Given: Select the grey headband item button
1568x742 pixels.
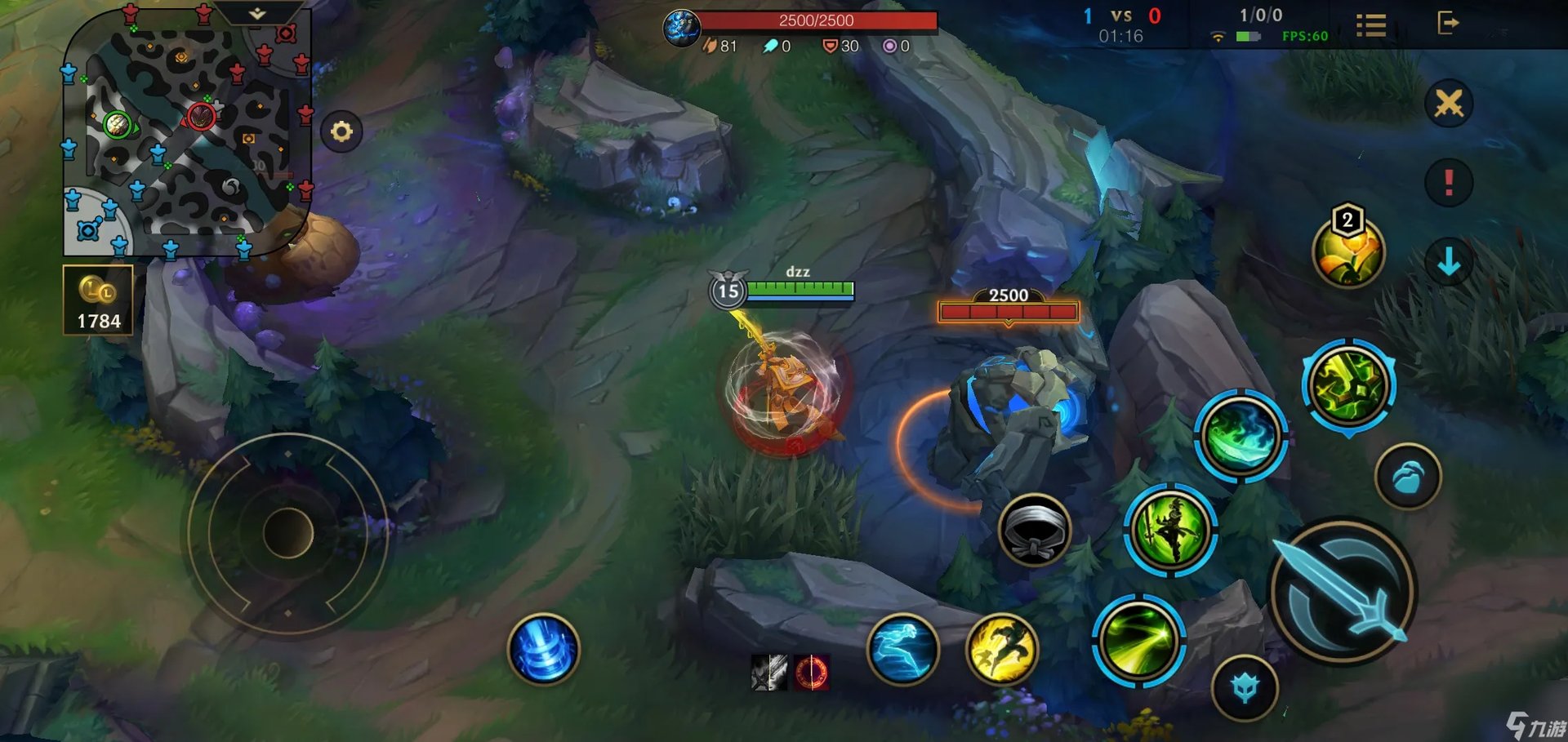Looking at the screenshot, I should [x=1034, y=531].
